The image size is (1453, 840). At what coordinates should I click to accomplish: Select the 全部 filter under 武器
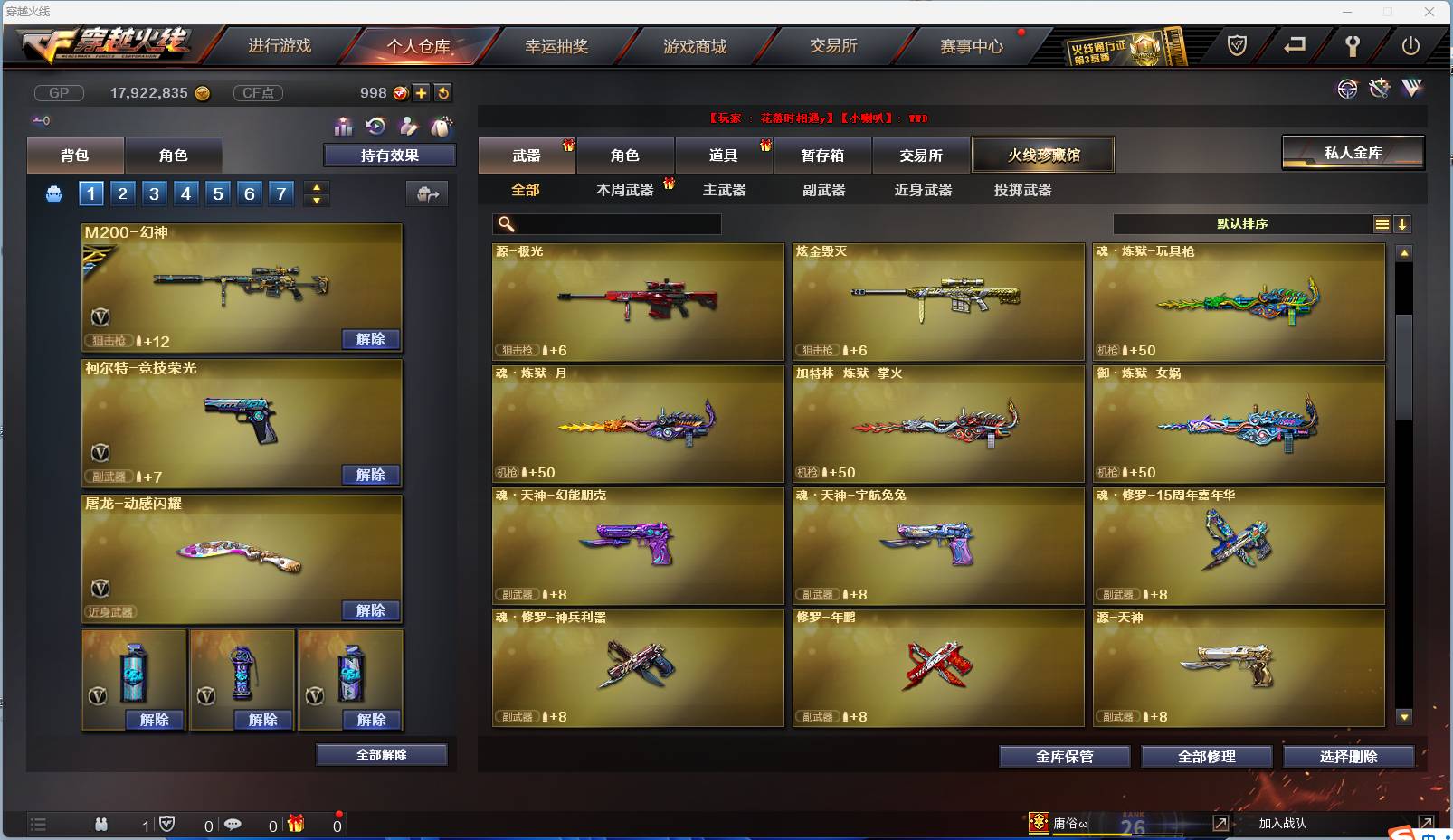[527, 191]
